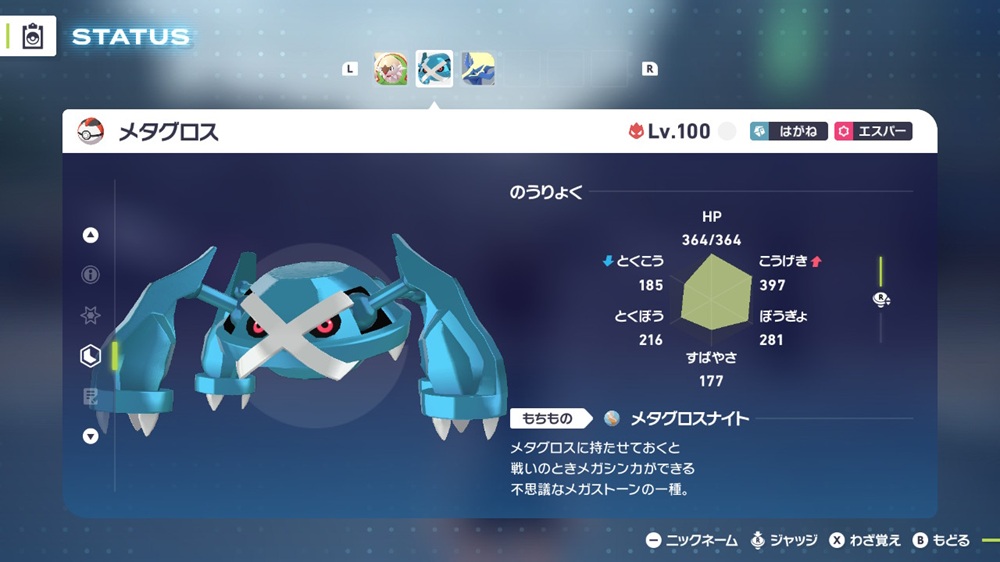Activate the ジャッジ judge function
The height and width of the screenshot is (562, 1000).
785,540
